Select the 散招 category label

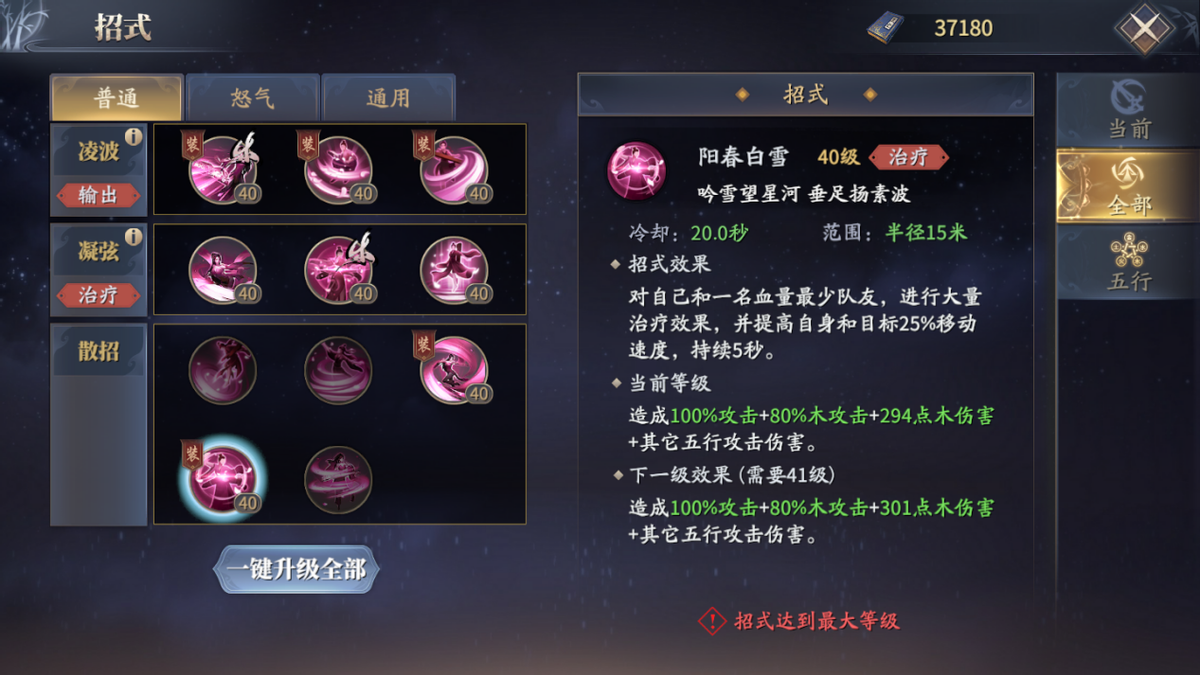click(x=98, y=351)
